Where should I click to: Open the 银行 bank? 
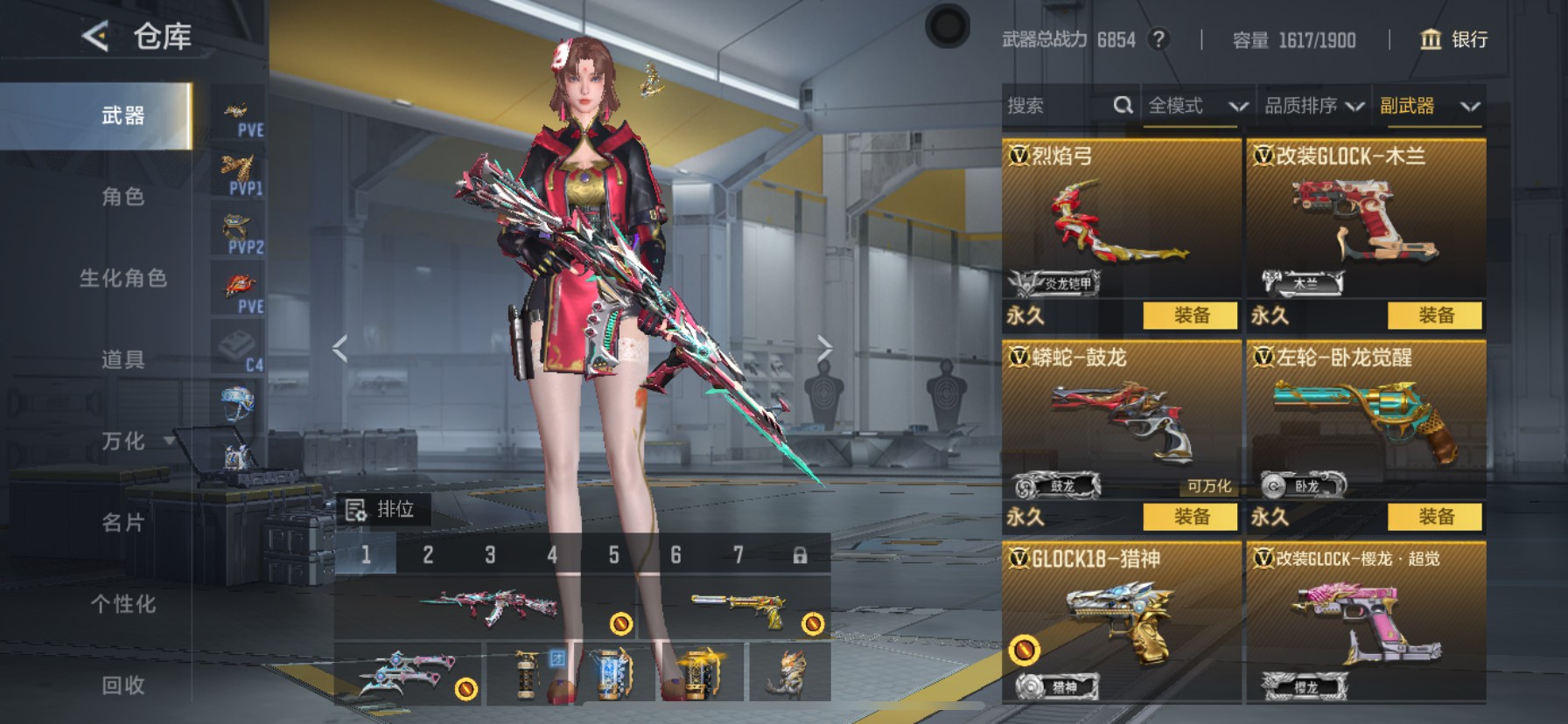coord(1453,39)
